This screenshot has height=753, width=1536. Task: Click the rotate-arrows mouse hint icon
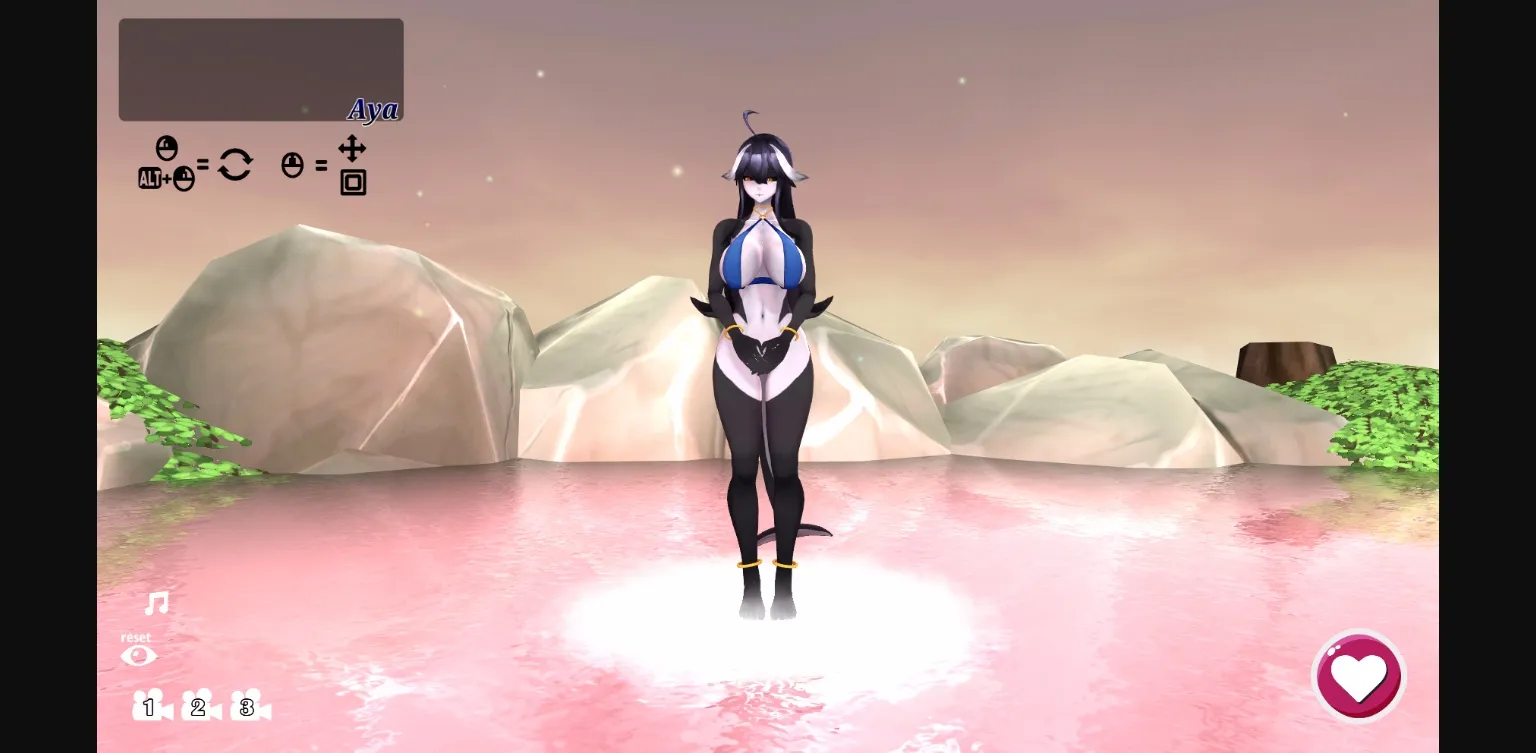[x=236, y=165]
